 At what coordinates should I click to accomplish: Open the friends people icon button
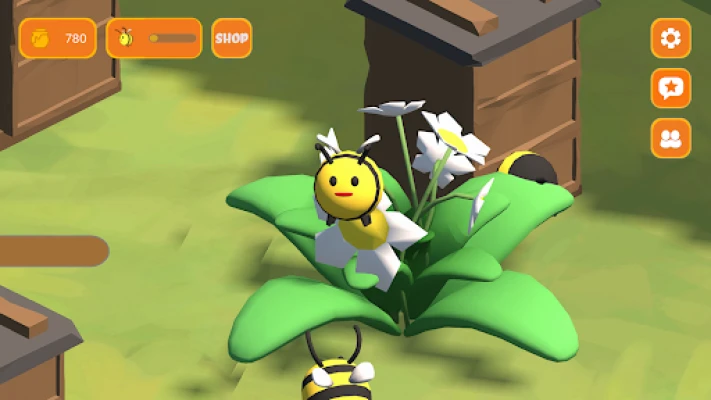pyautogui.click(x=670, y=138)
